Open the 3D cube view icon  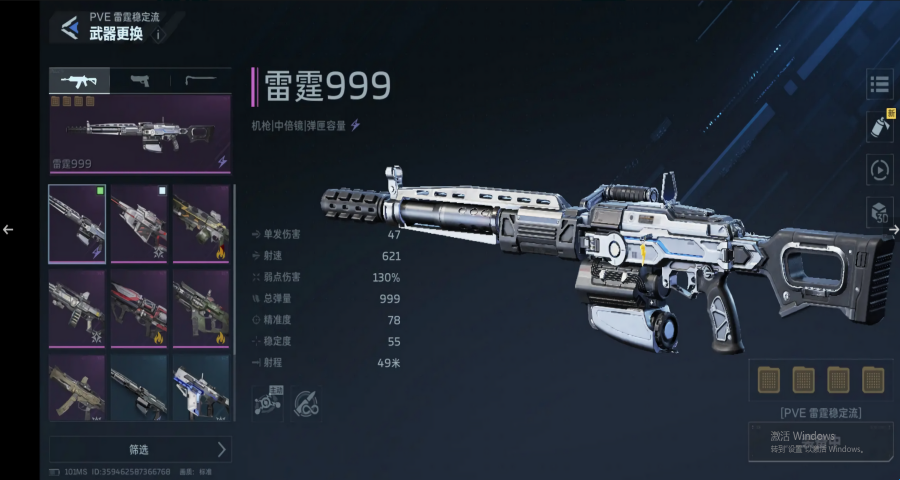tap(879, 212)
